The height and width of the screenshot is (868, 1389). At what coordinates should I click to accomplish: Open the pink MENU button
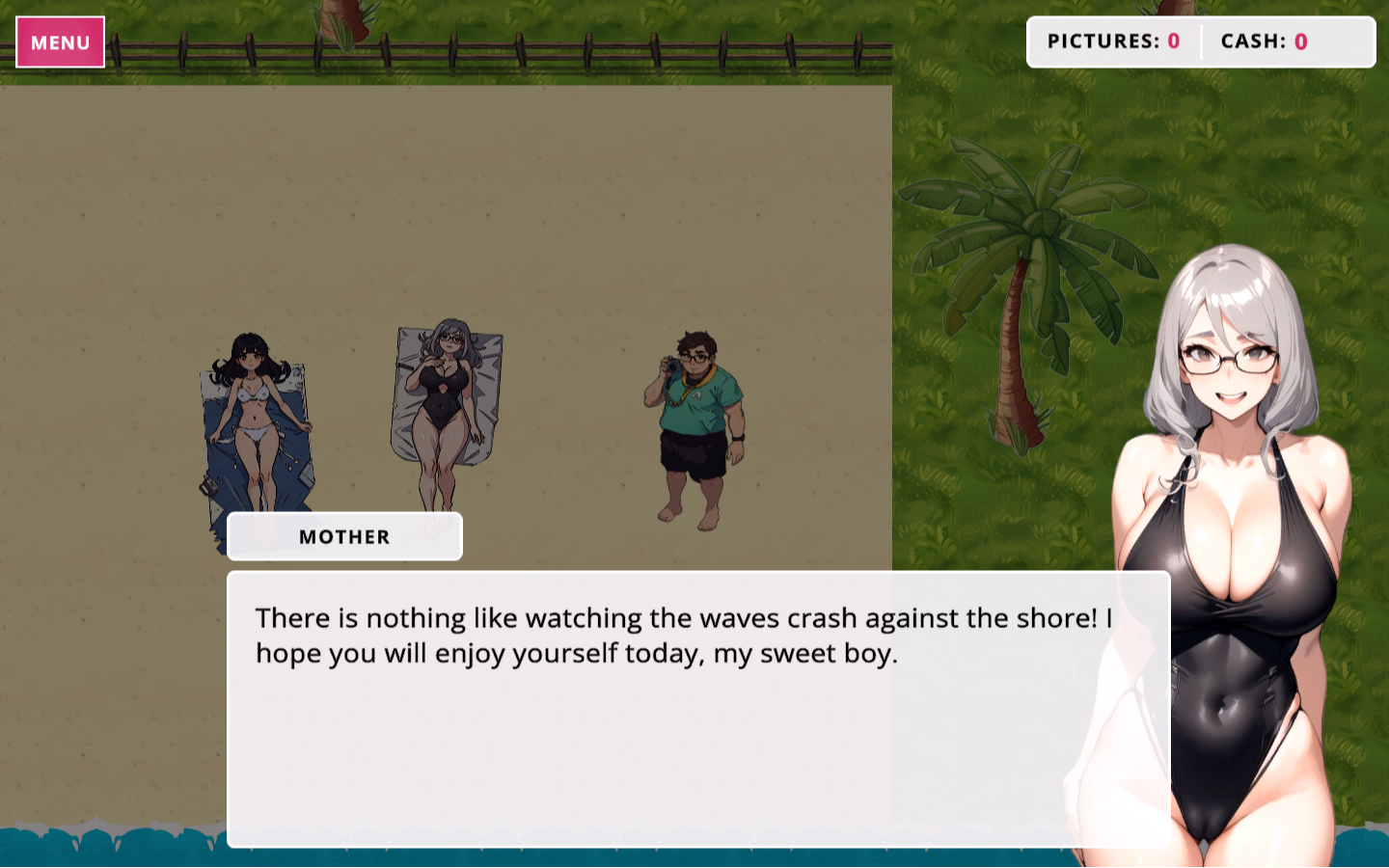coord(60,42)
